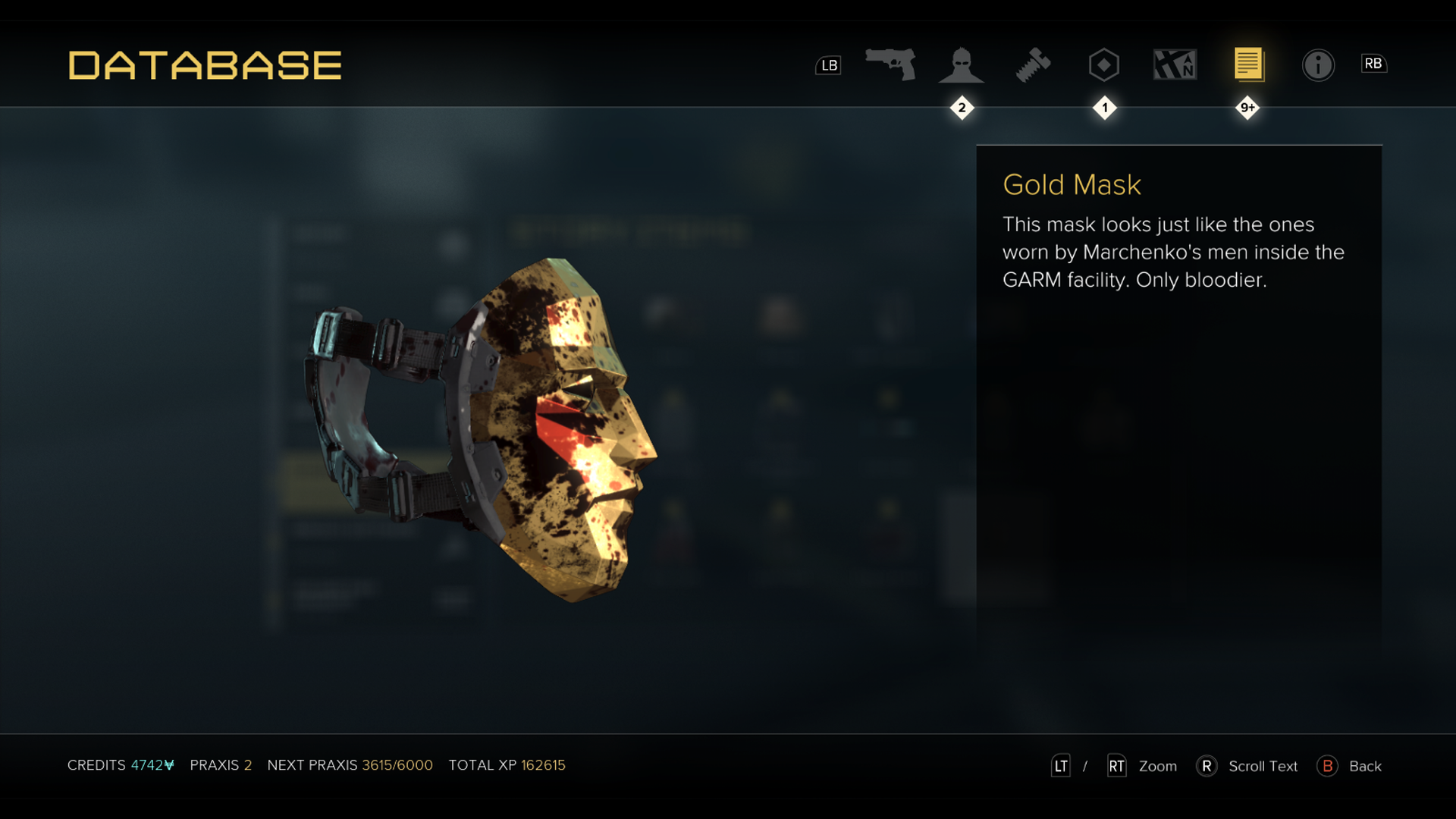Screen dimensions: 1456x819
Task: Show the map tab
Action: tap(1175, 65)
